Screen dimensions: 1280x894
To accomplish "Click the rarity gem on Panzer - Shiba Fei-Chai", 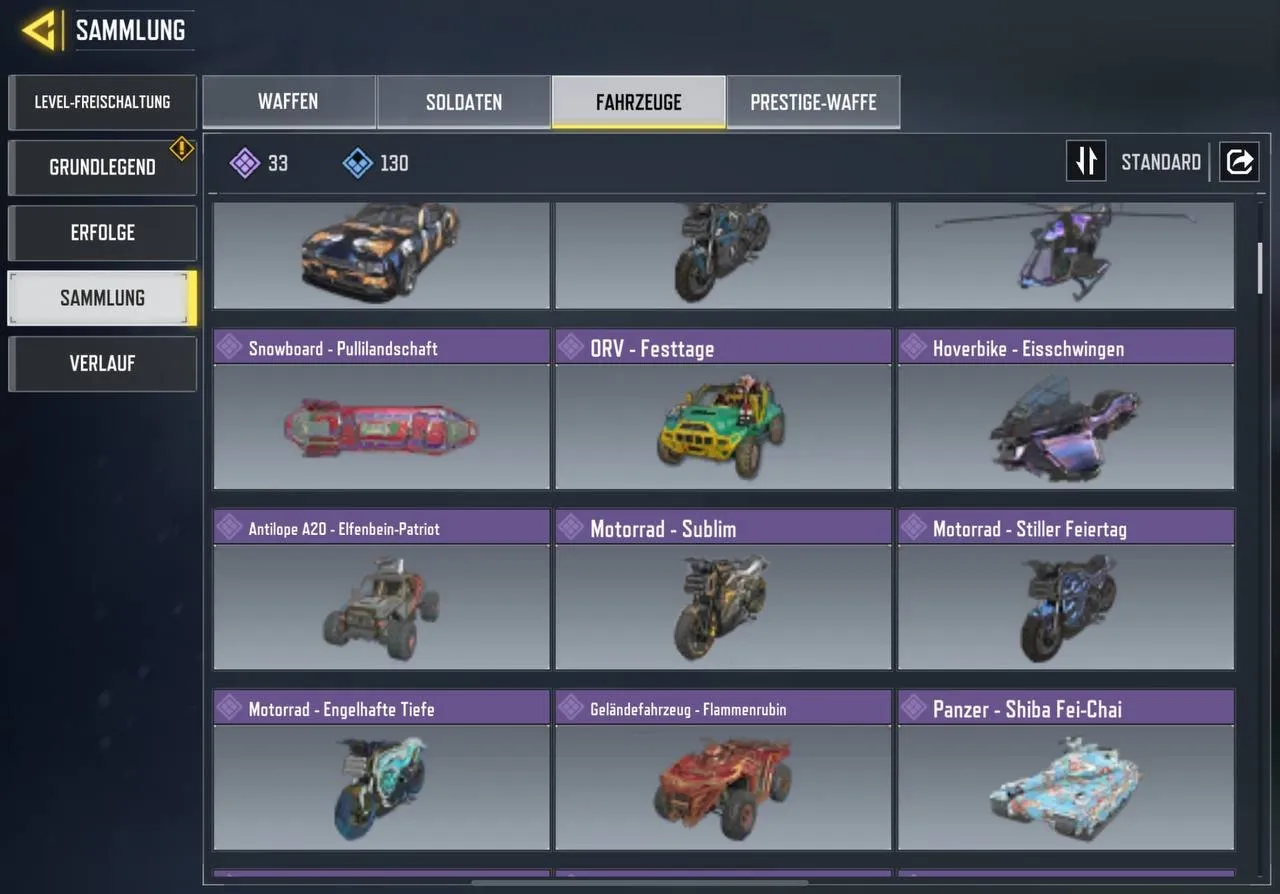I will (912, 708).
